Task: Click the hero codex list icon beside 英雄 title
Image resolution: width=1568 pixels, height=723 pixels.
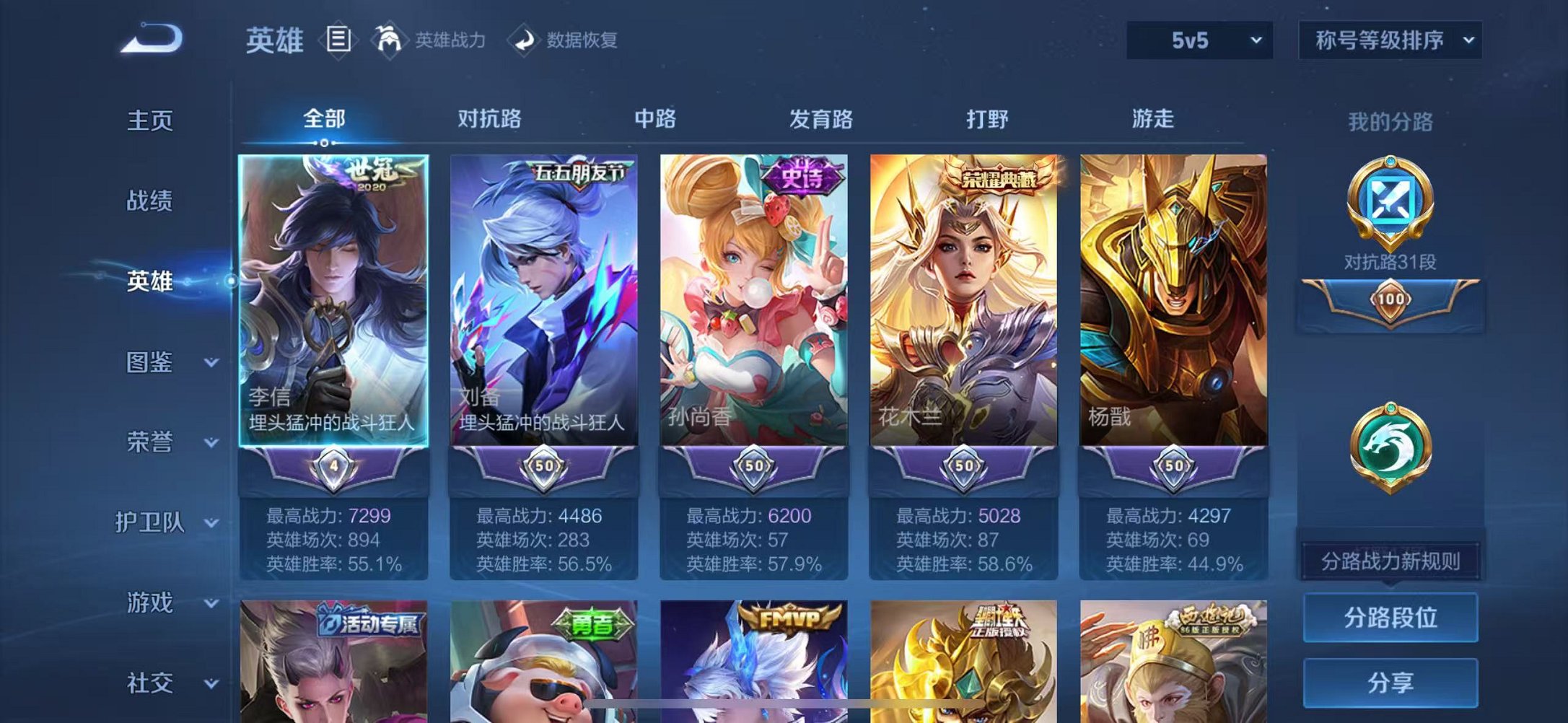Action: pyautogui.click(x=338, y=40)
